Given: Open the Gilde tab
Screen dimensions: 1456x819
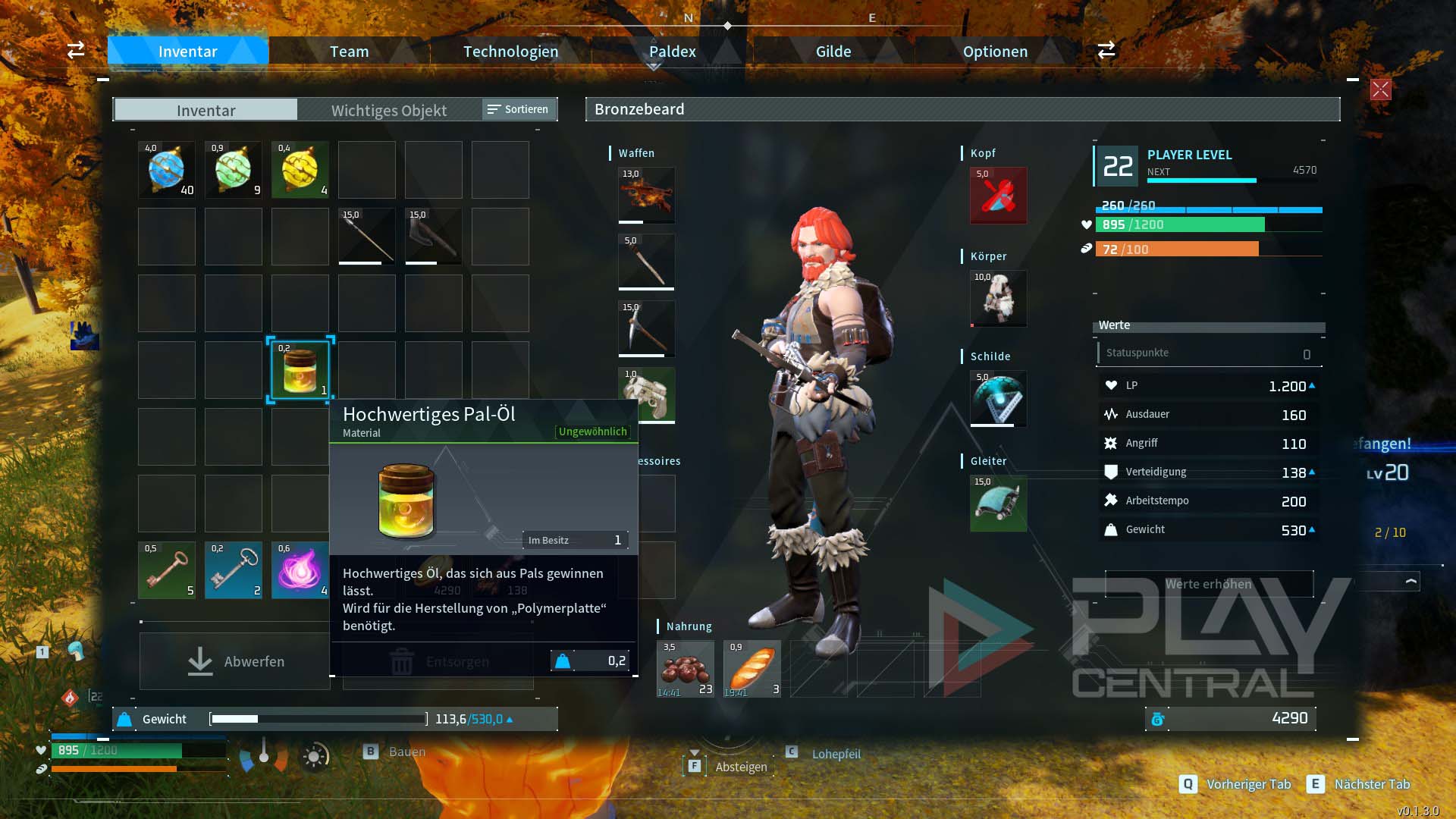Looking at the screenshot, I should point(833,52).
